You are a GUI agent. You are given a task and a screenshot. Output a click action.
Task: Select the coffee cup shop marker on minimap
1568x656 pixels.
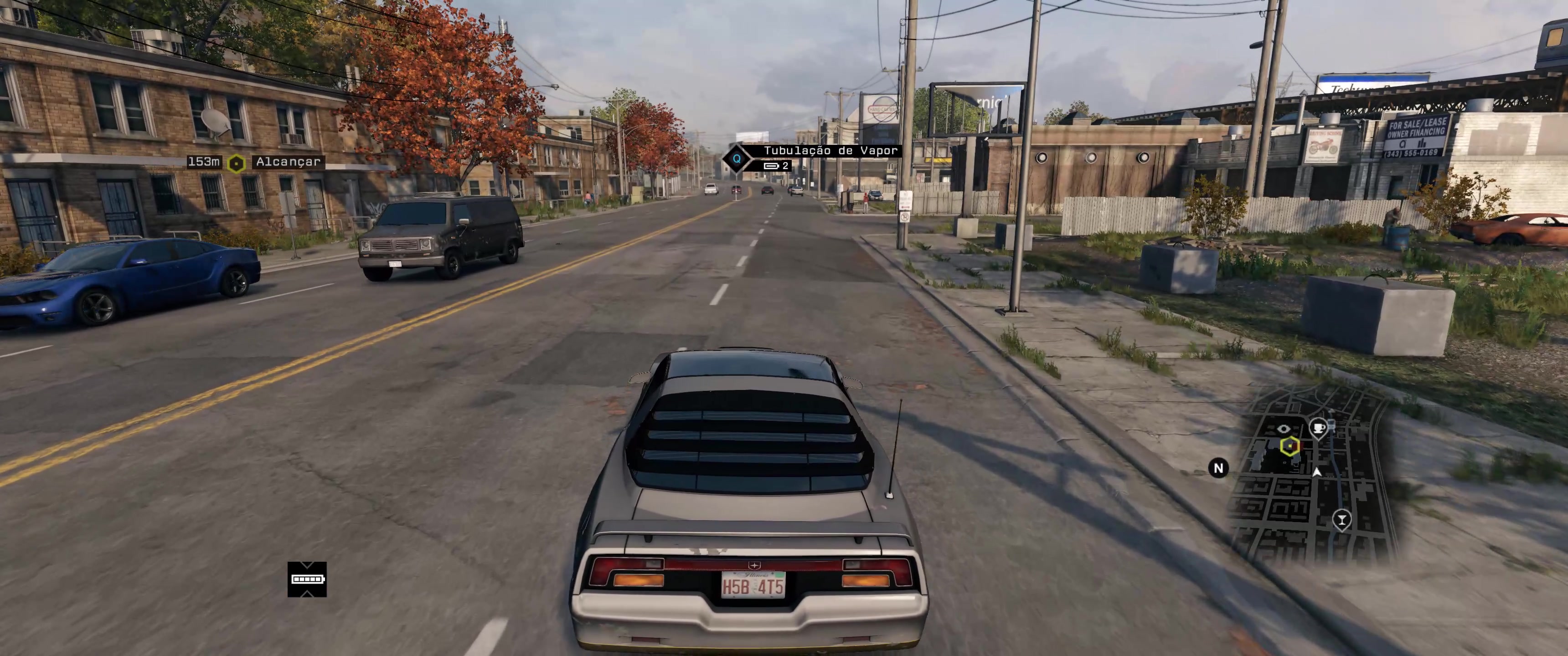[1319, 428]
